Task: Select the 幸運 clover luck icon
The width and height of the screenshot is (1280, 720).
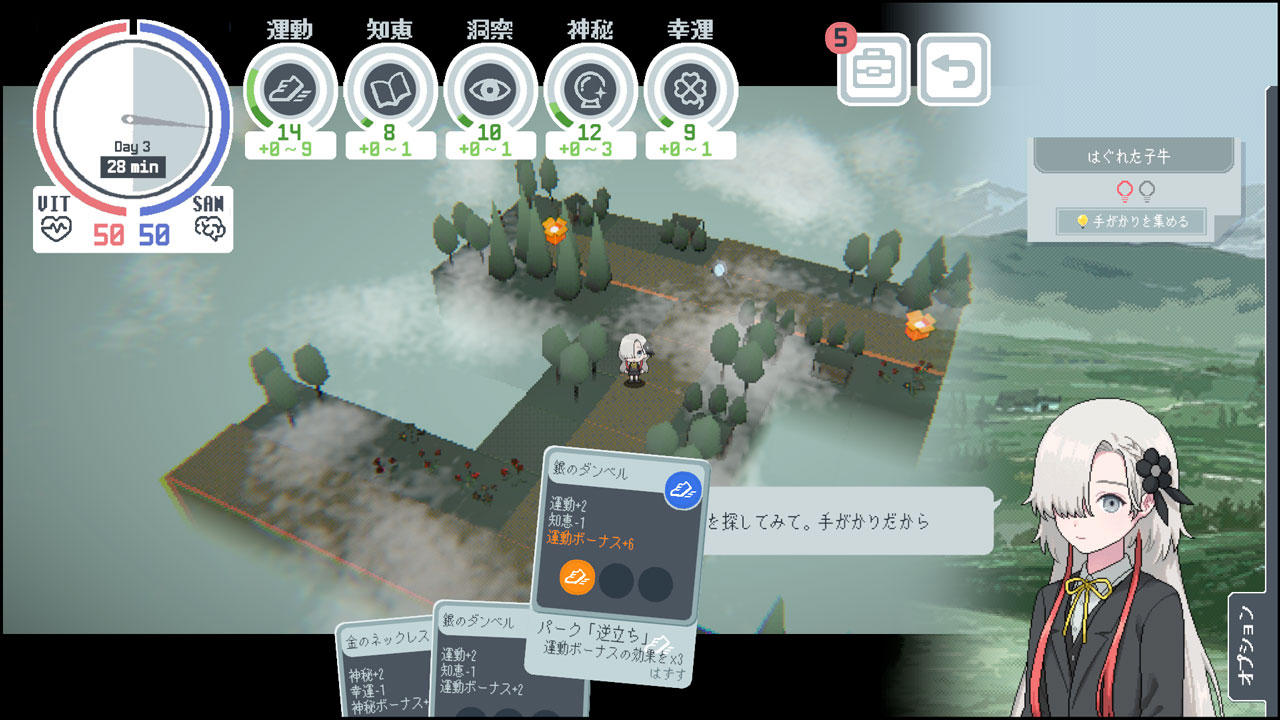Action: point(691,88)
